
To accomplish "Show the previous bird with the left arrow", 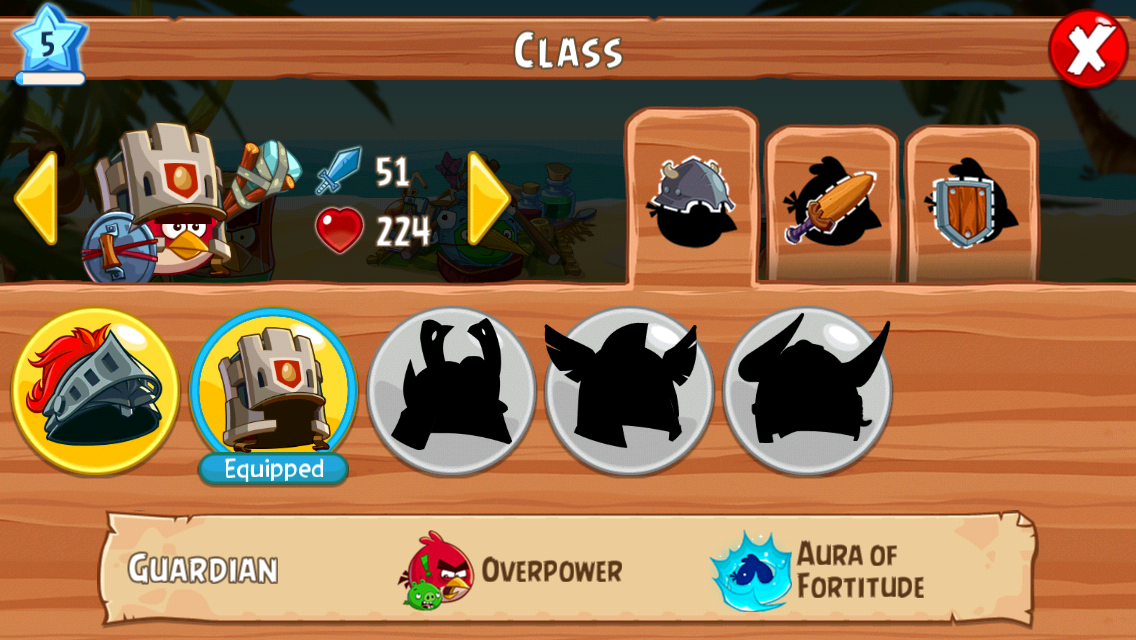I will 36,199.
